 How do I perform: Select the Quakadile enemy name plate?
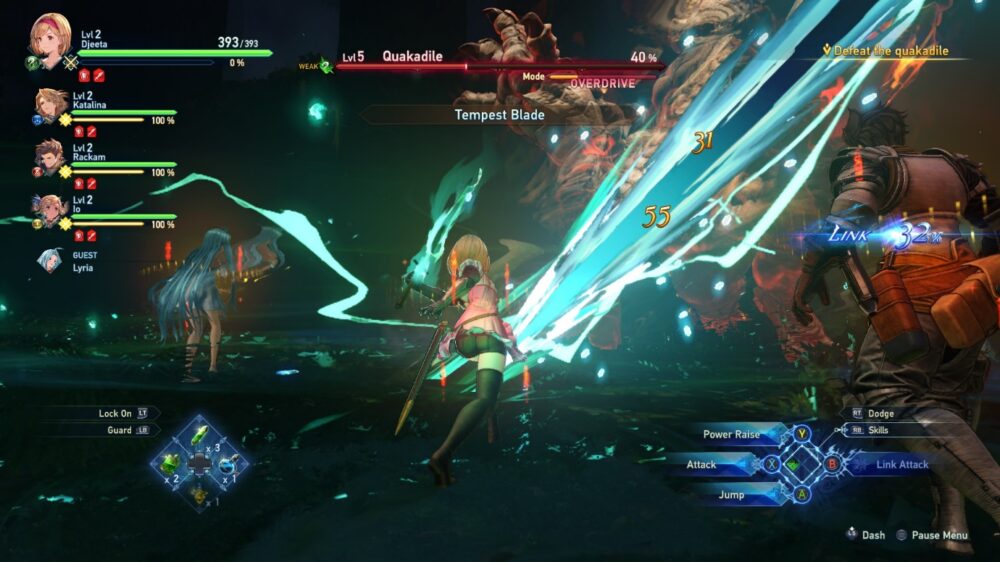[414, 57]
